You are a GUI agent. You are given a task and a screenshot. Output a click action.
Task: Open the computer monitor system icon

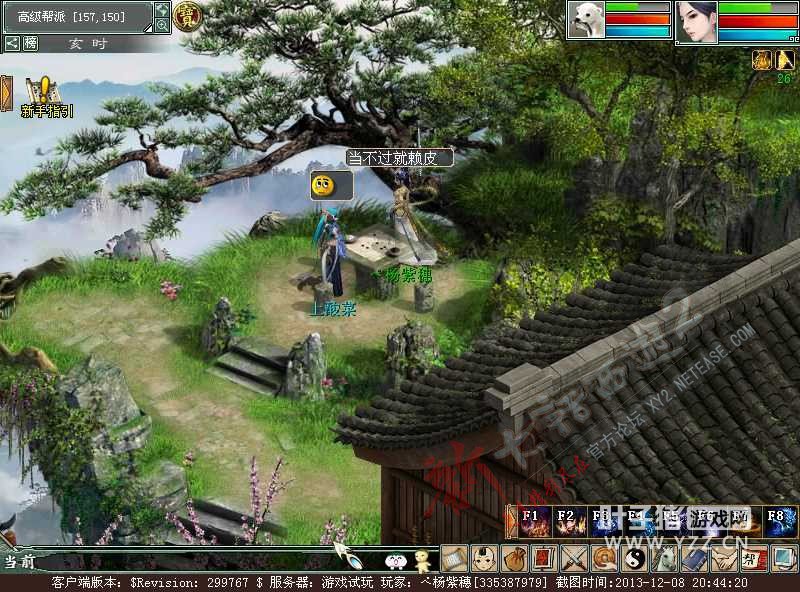pyautogui.click(x=784, y=557)
